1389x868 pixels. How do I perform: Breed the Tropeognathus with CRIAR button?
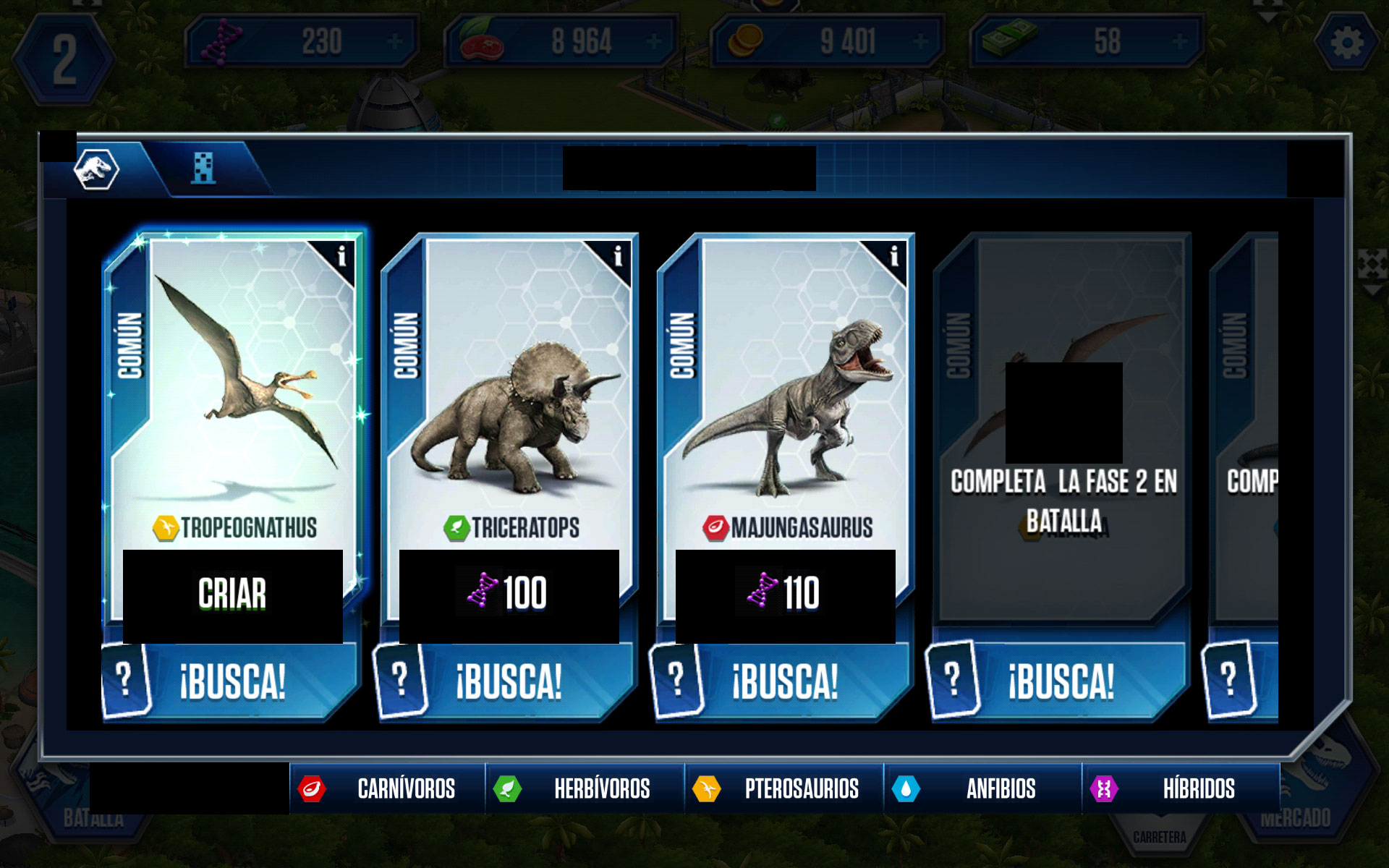232,595
